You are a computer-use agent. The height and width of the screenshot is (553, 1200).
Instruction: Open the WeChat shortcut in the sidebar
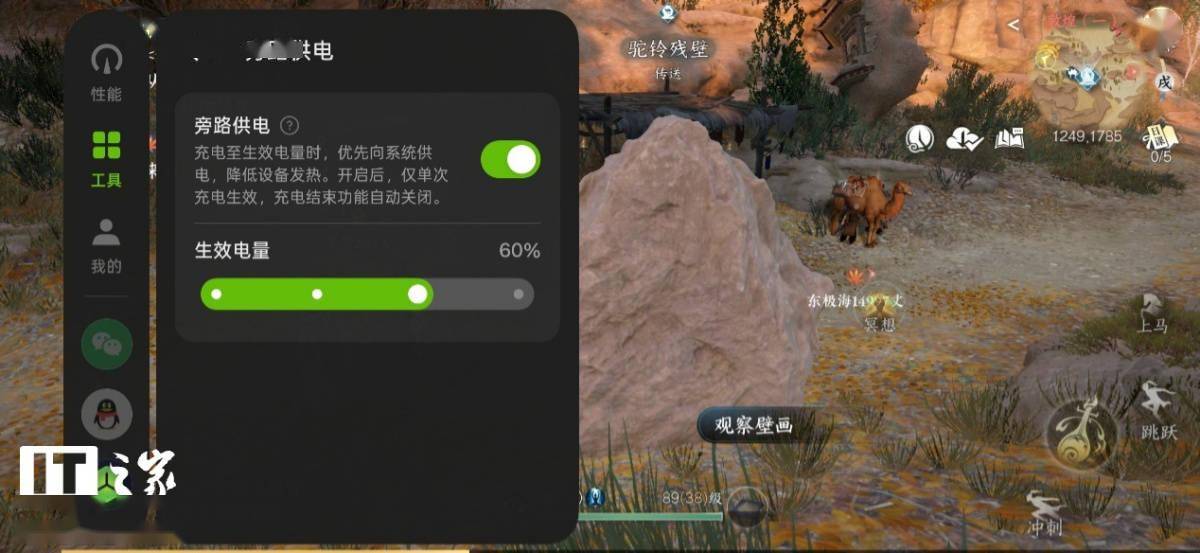(x=106, y=344)
